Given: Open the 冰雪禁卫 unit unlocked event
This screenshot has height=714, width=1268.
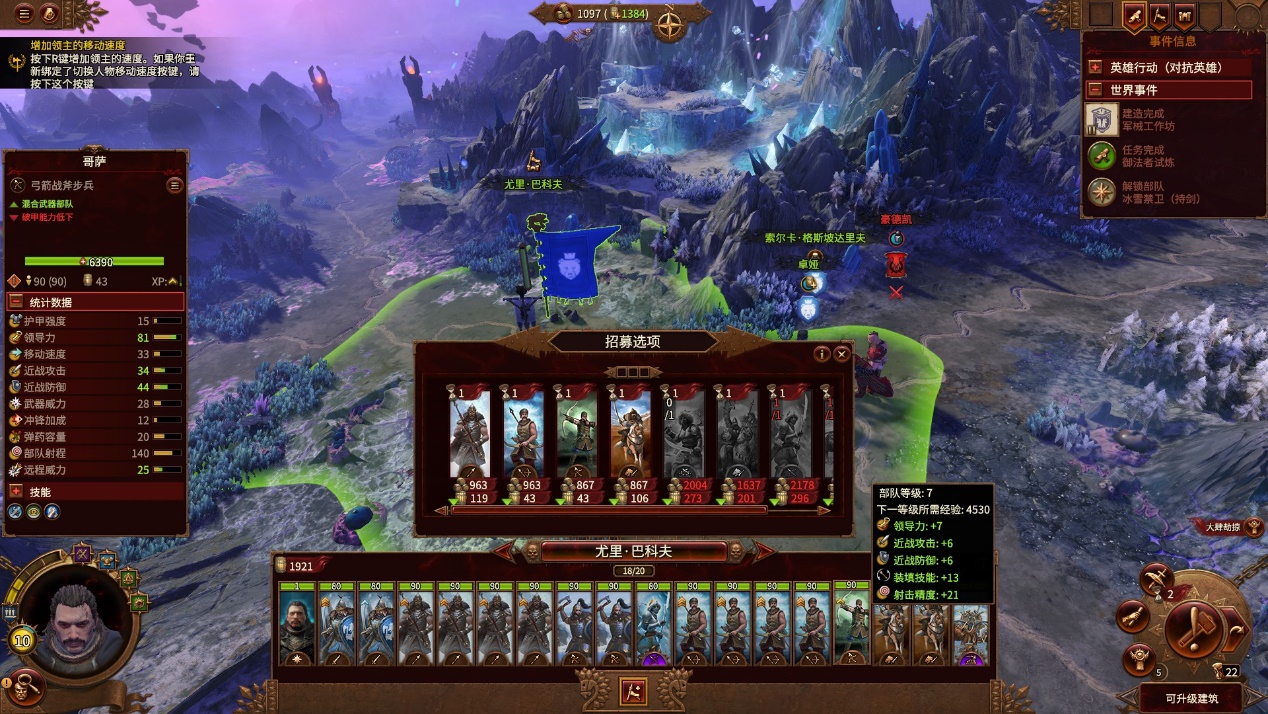Looking at the screenshot, I should click(1102, 192).
